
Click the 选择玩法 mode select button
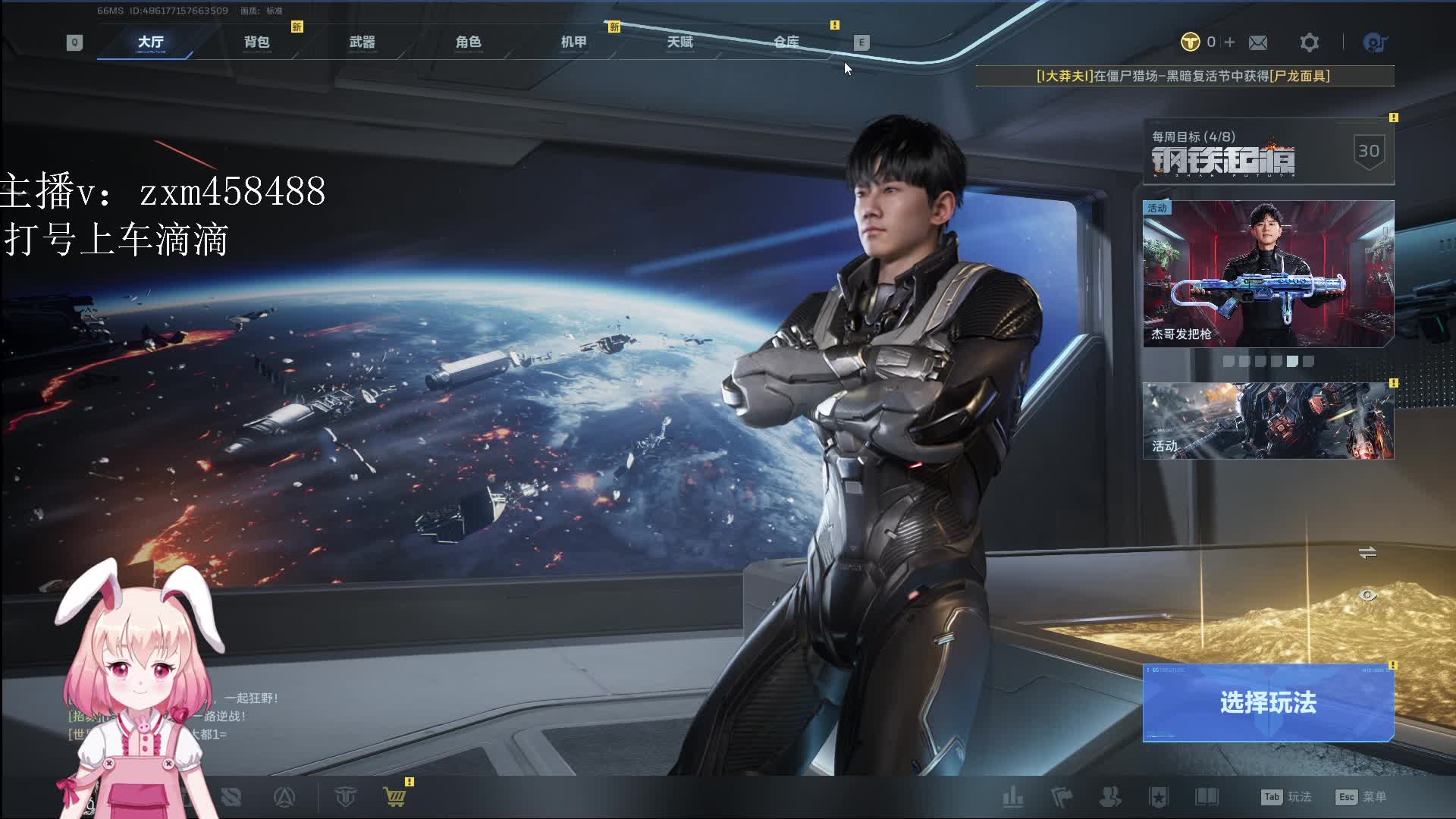pos(1268,702)
